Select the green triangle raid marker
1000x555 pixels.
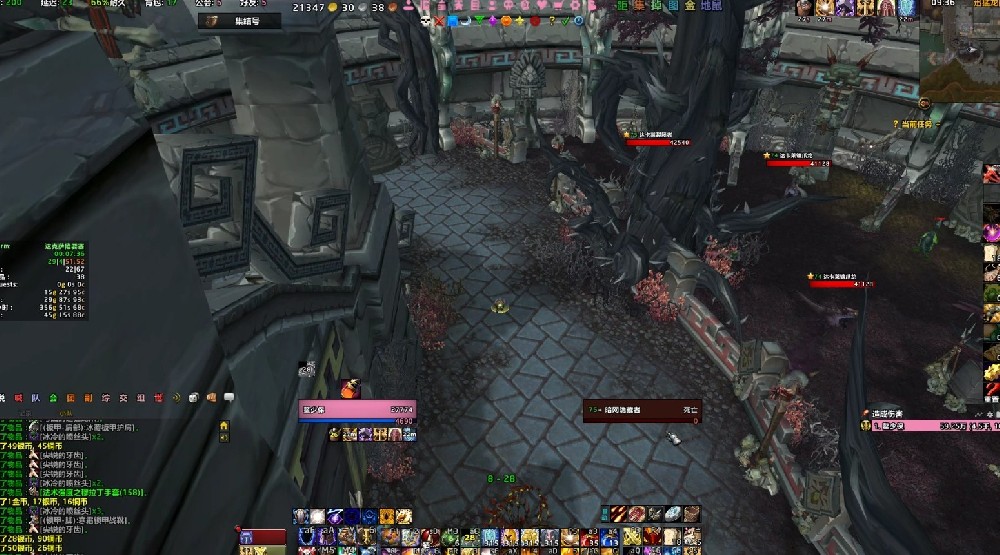tap(479, 21)
